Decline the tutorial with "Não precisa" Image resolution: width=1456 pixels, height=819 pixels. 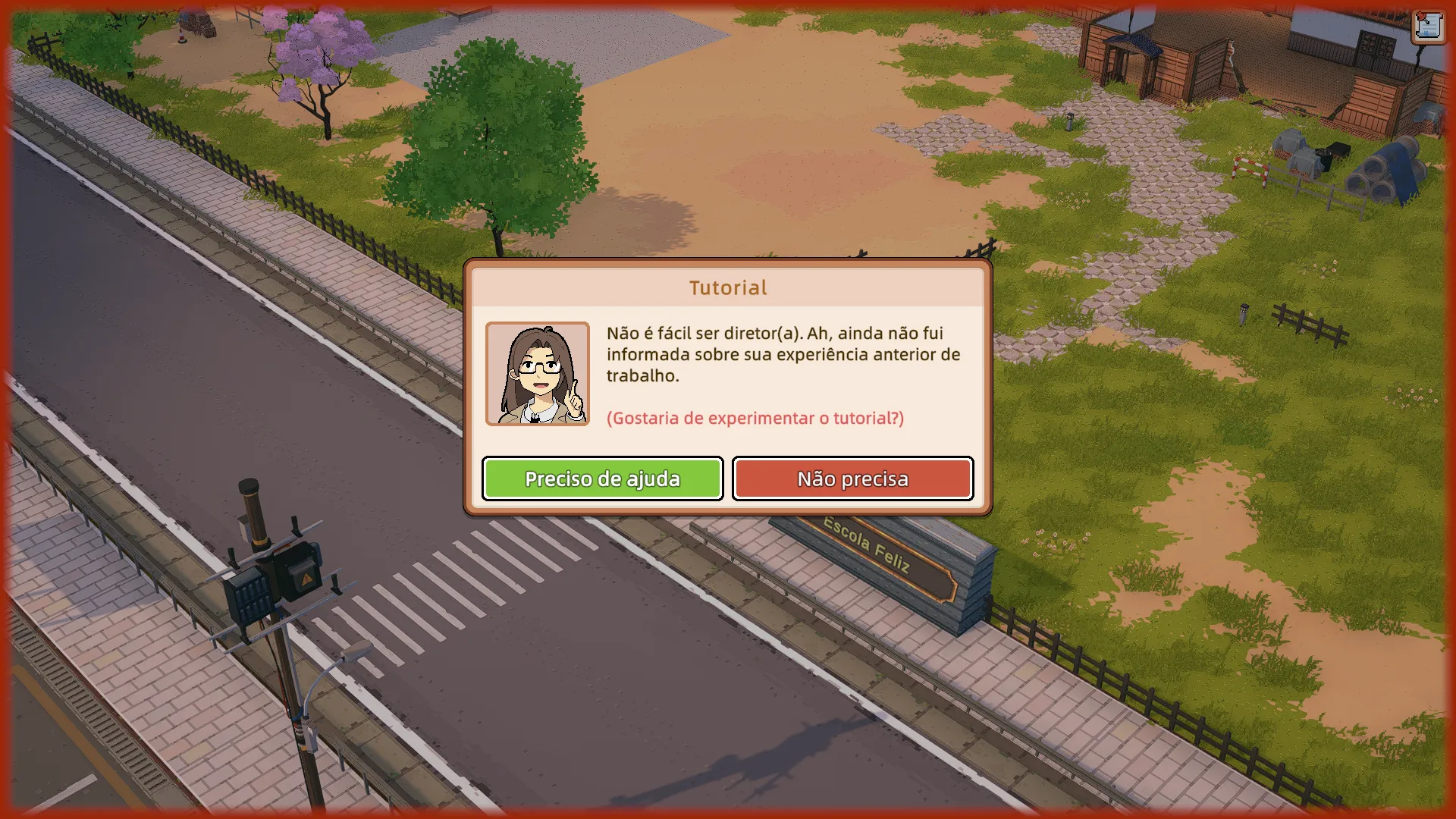[x=852, y=479]
